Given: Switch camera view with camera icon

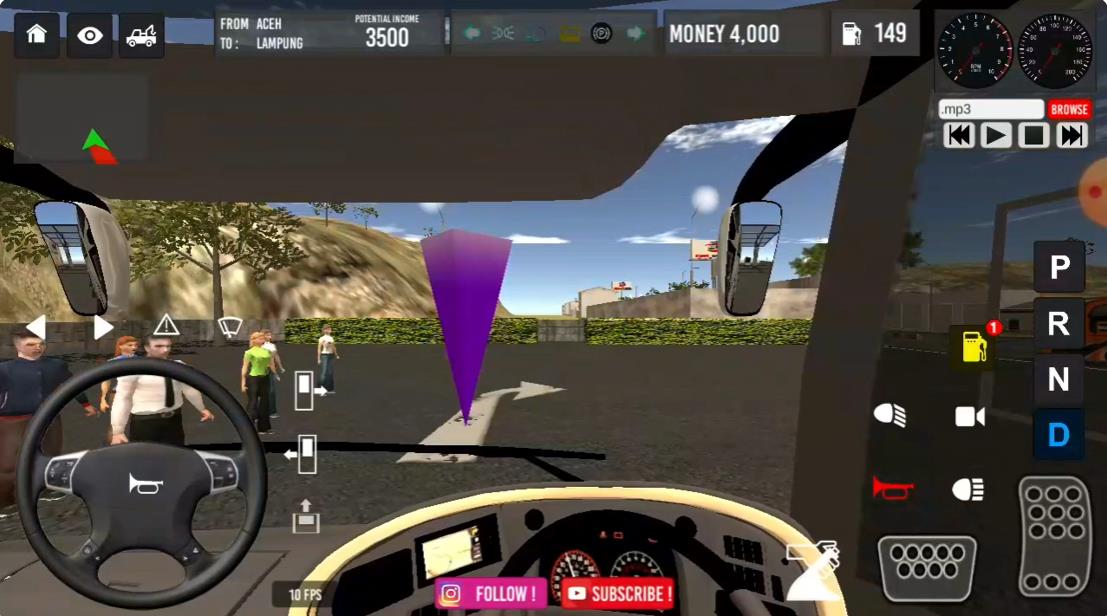Looking at the screenshot, I should pyautogui.click(x=969, y=417).
